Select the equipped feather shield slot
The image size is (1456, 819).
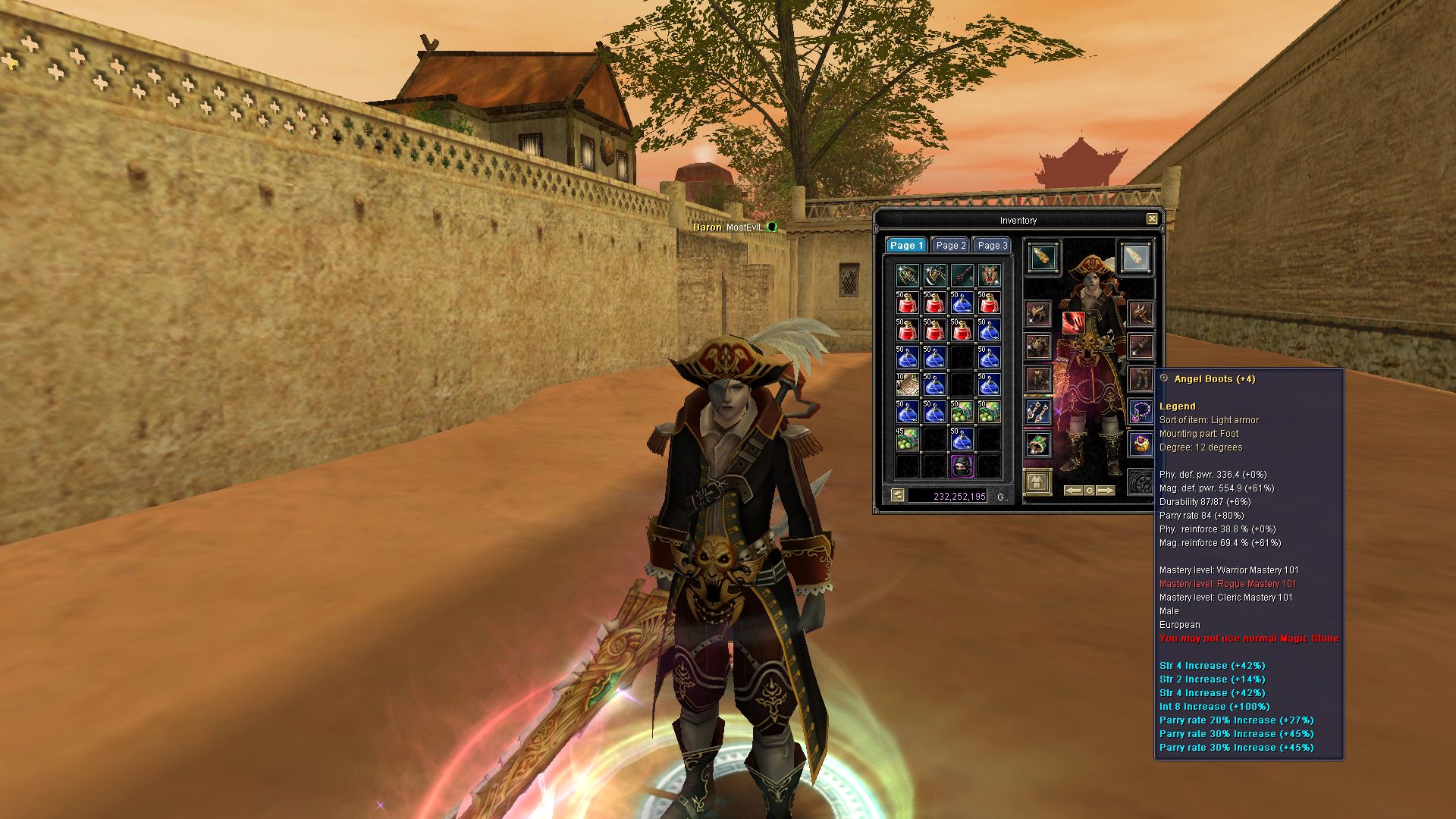[1134, 257]
